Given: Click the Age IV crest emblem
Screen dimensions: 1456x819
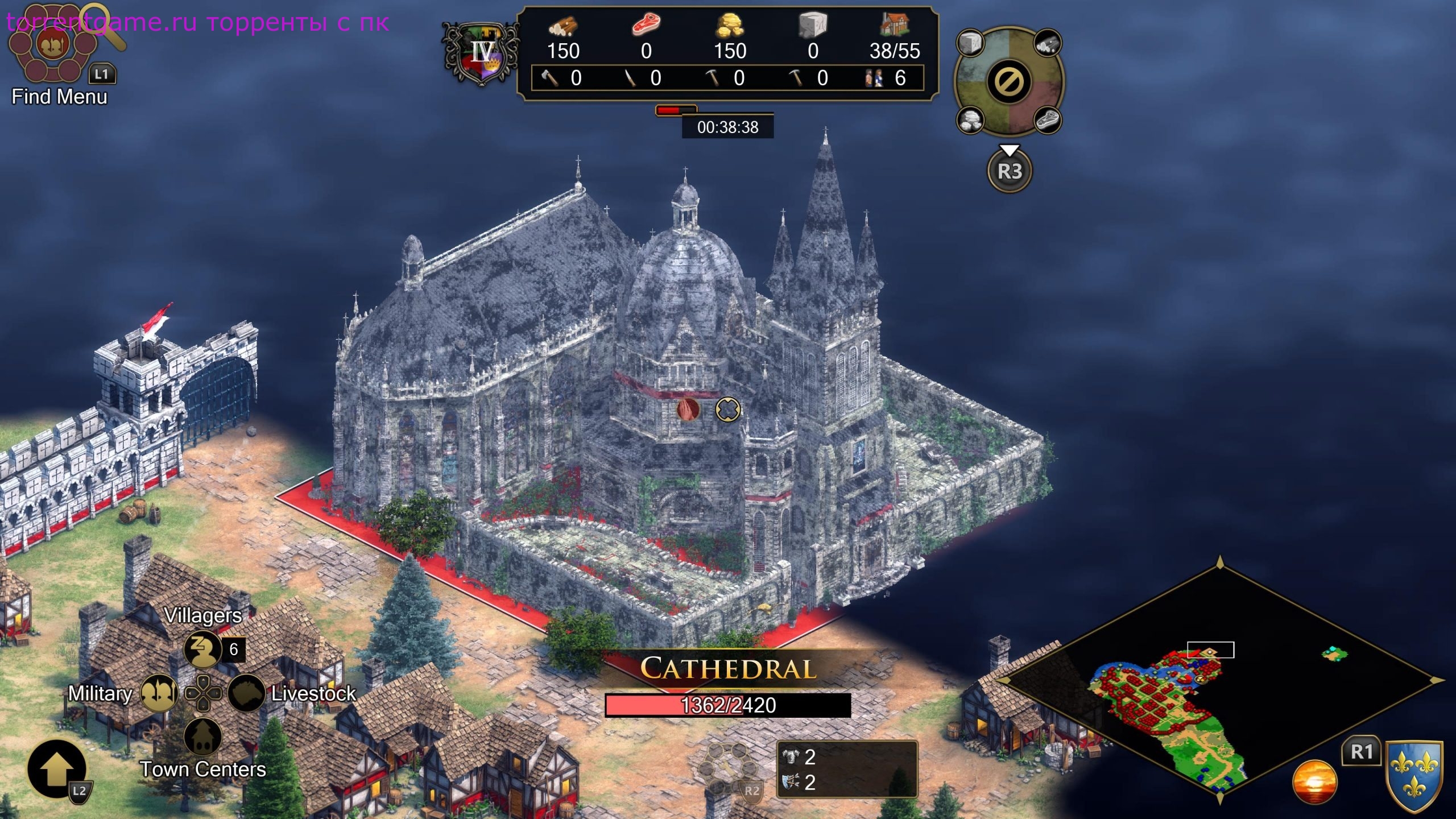Looking at the screenshot, I should click(482, 53).
